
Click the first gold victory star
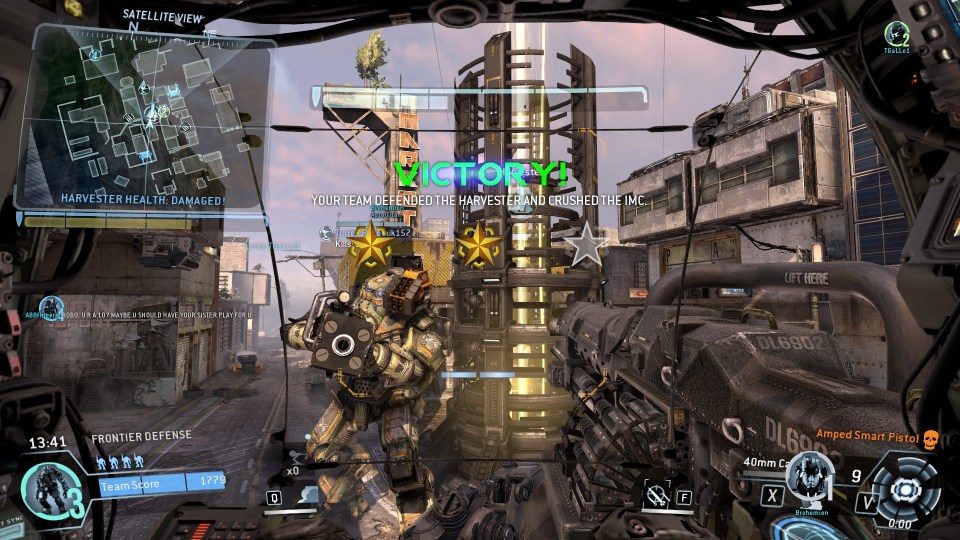371,244
